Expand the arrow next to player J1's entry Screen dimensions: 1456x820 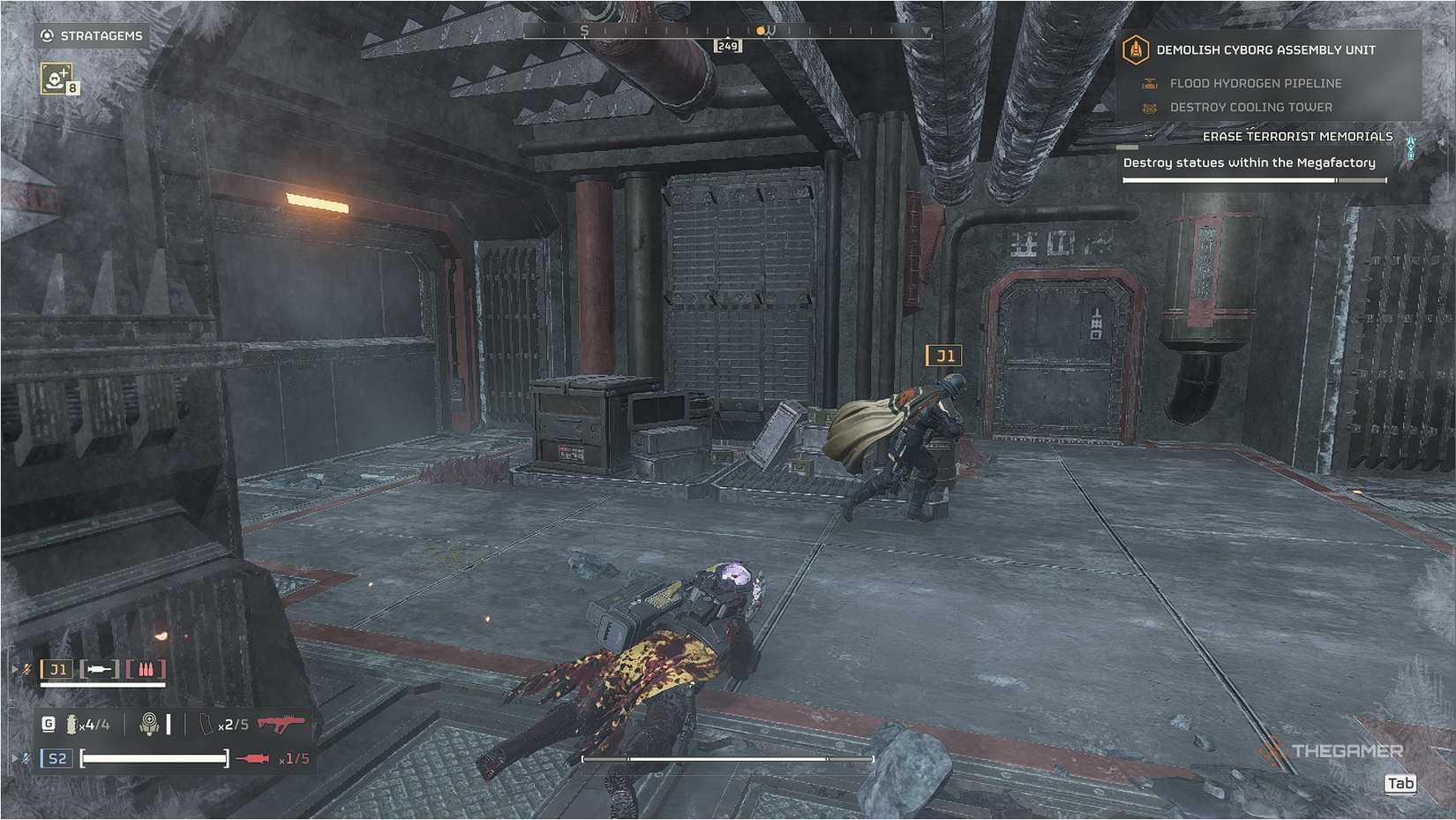pyautogui.click(x=14, y=669)
